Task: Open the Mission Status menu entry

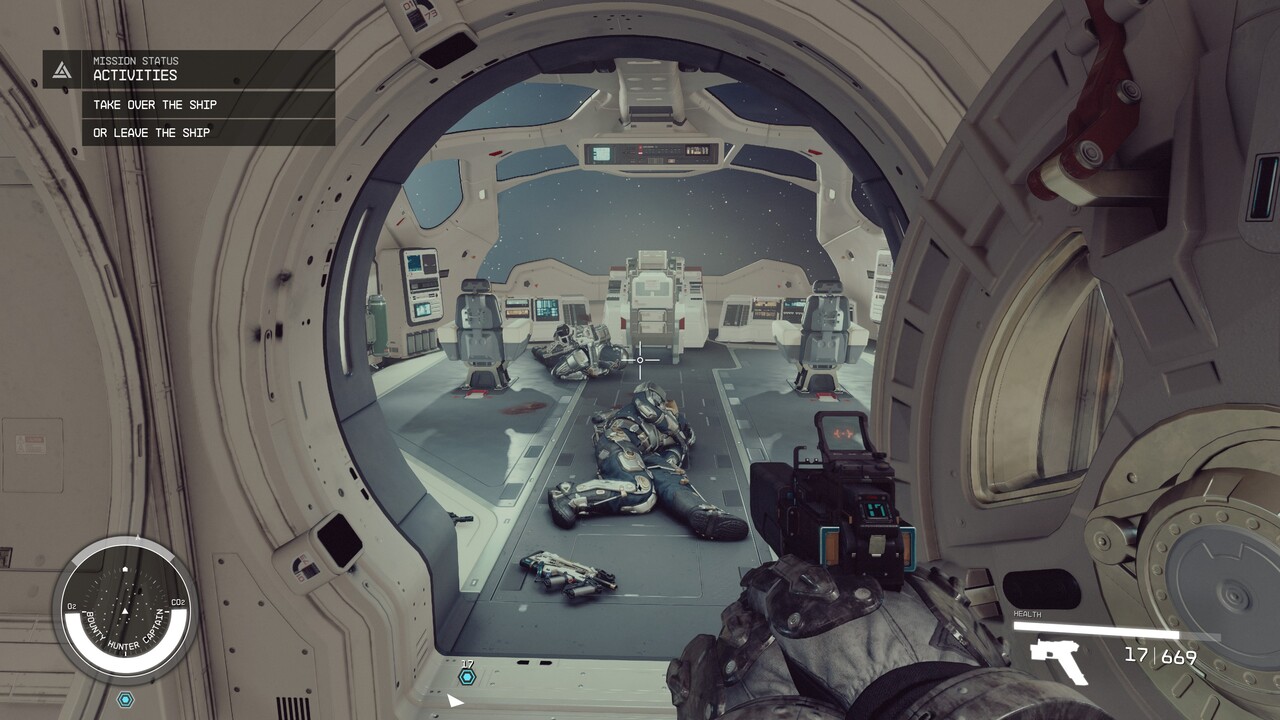Action: [x=135, y=59]
